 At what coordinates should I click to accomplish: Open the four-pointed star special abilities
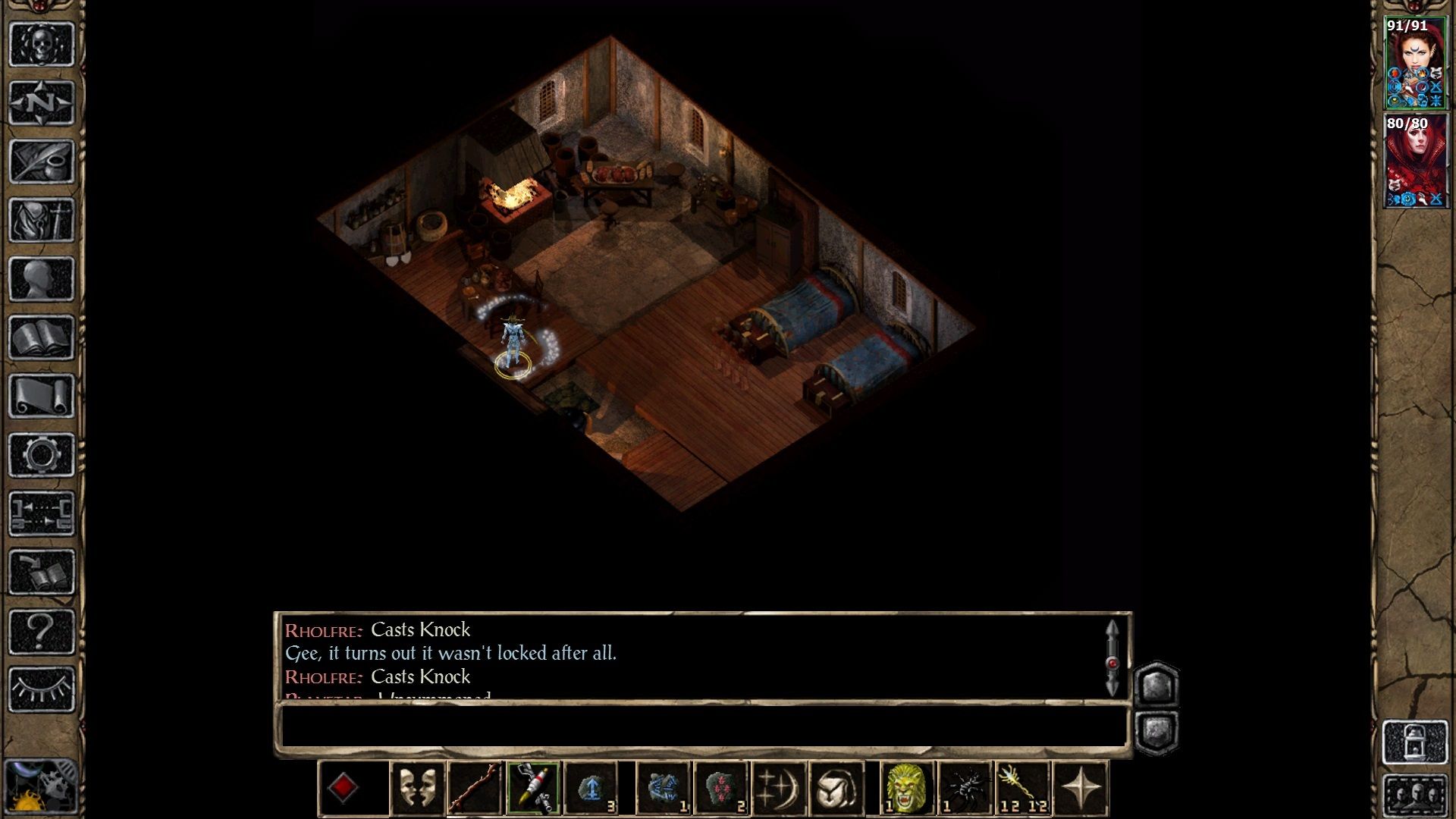pos(1081,789)
